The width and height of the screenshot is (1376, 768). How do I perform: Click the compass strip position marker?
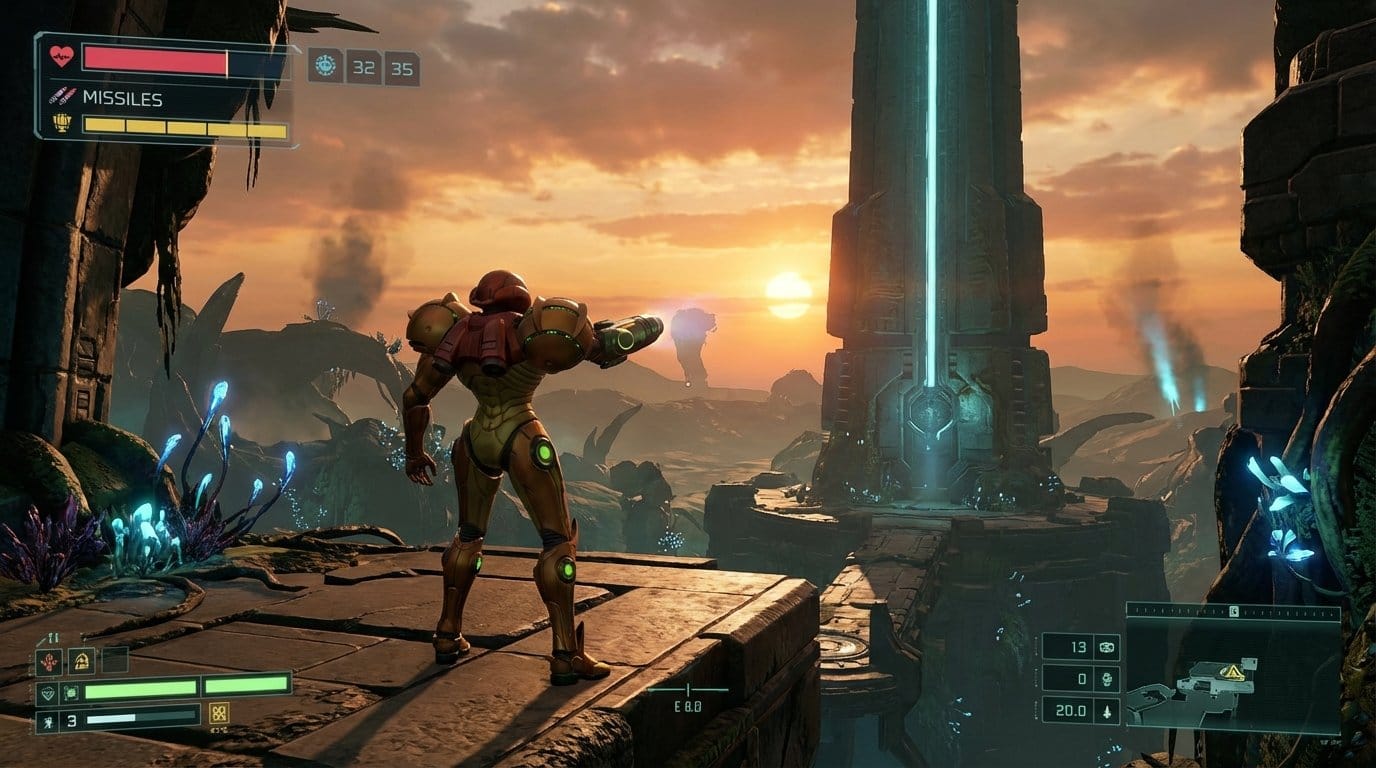(1234, 610)
